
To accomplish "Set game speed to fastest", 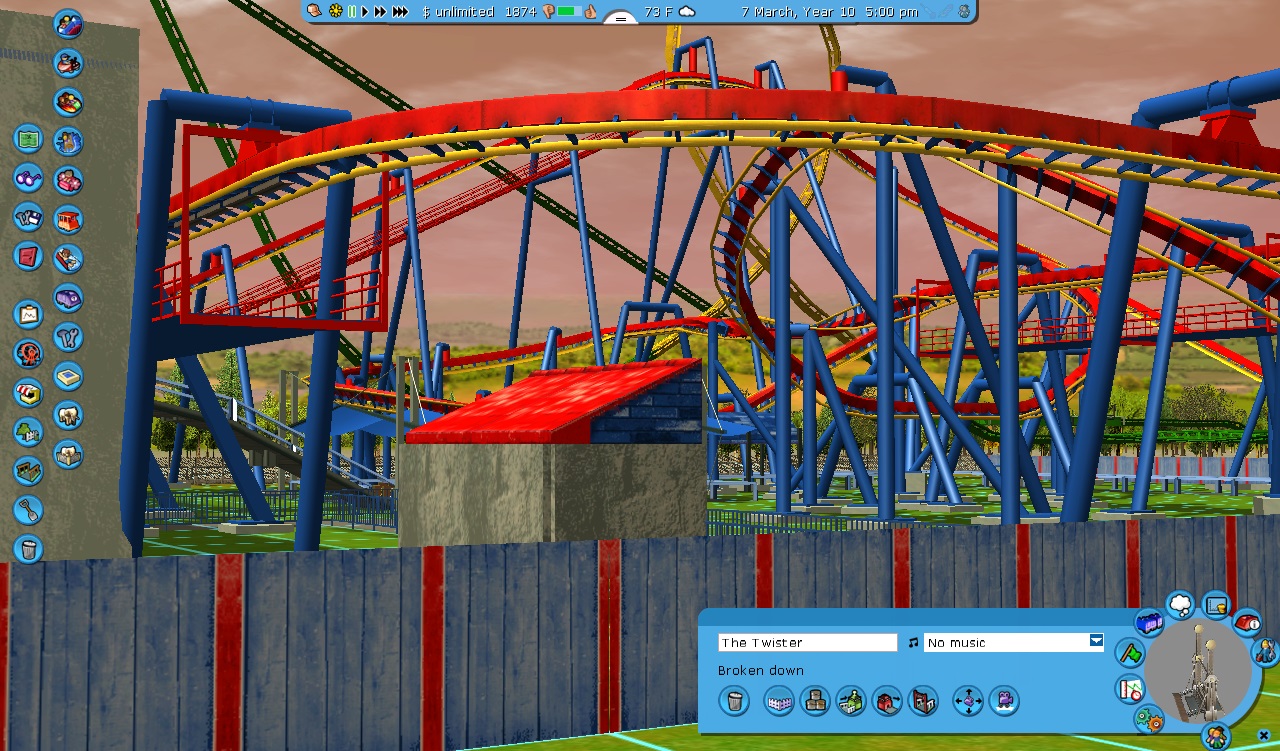I will point(400,12).
